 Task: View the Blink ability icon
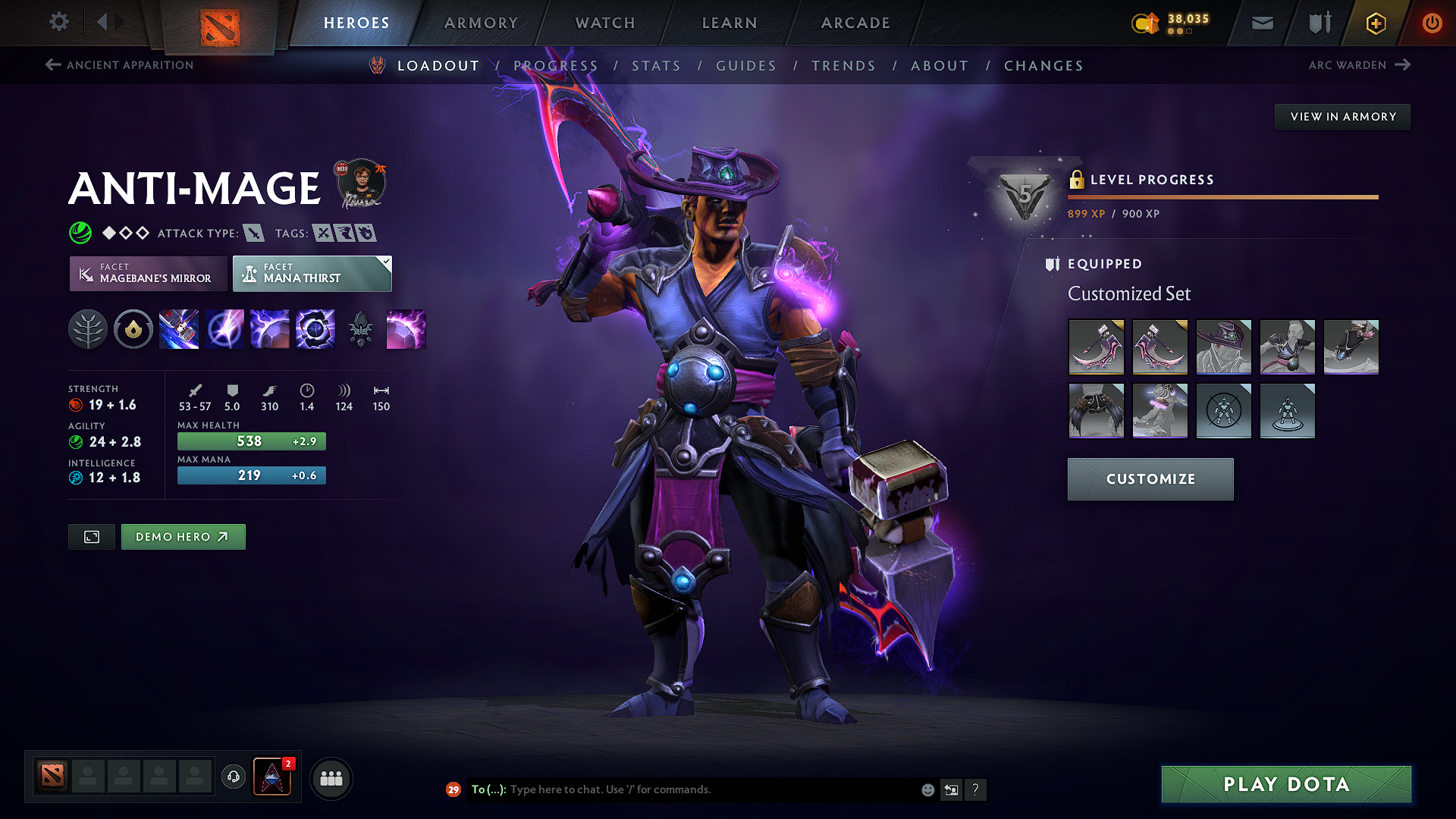(224, 328)
